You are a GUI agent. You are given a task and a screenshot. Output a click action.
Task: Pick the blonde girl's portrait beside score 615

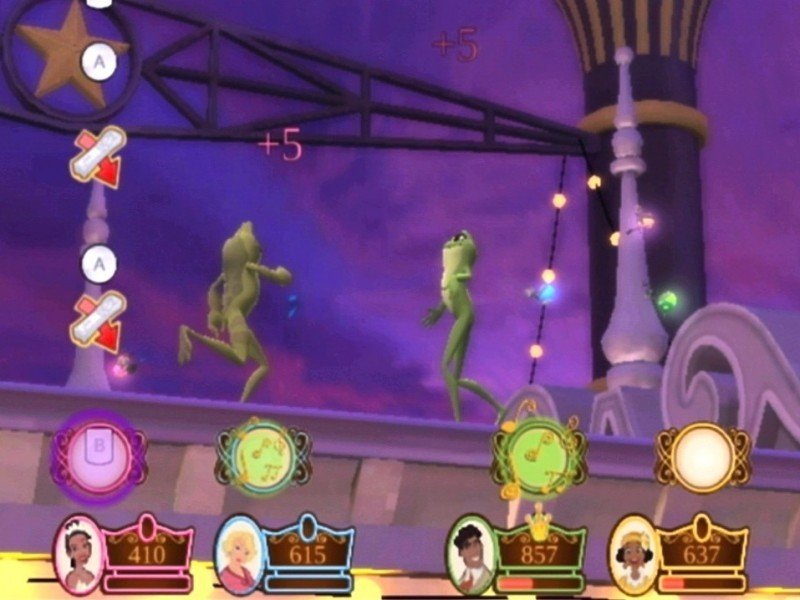241,553
